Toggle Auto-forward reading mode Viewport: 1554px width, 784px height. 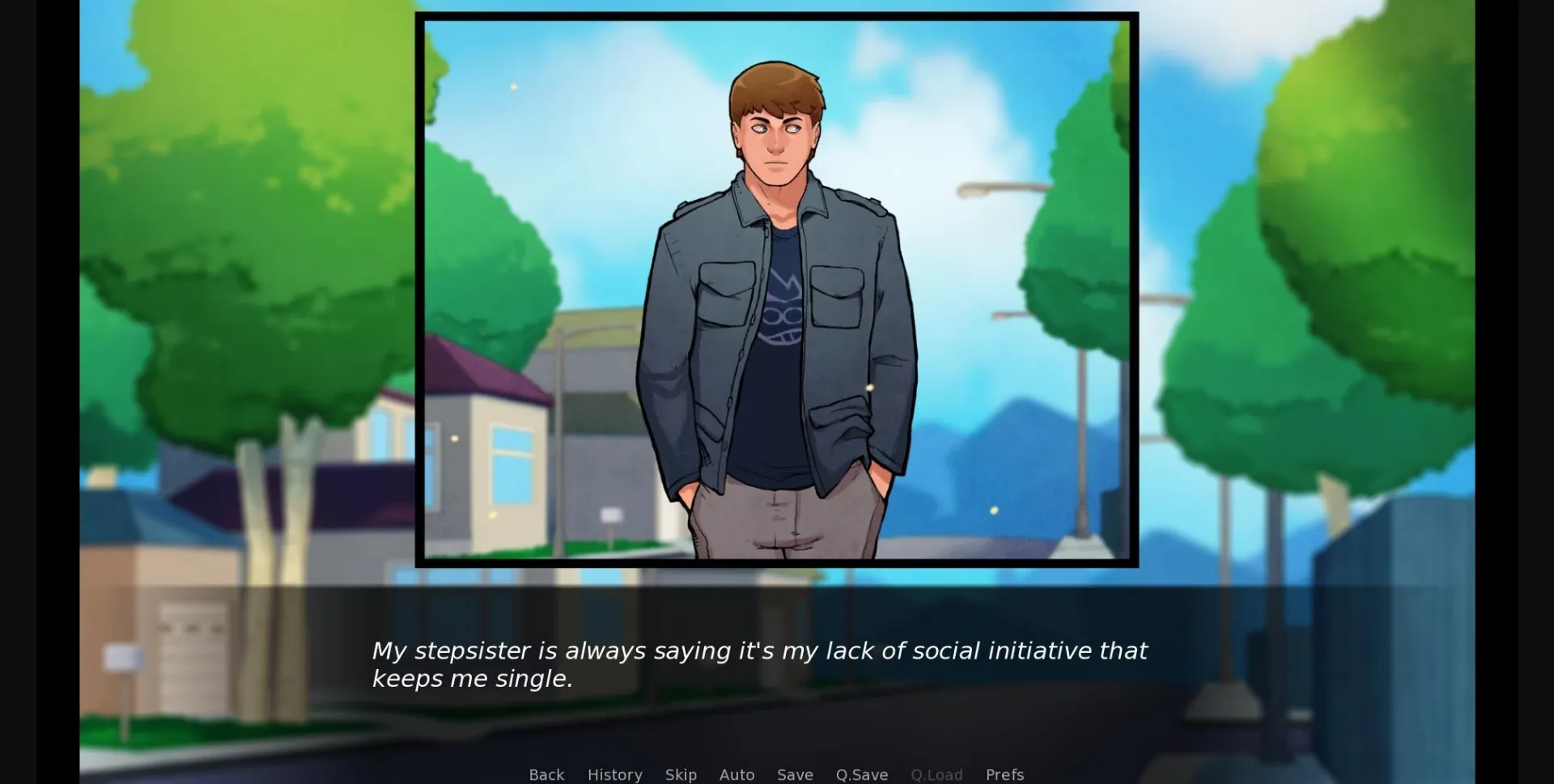tap(737, 774)
